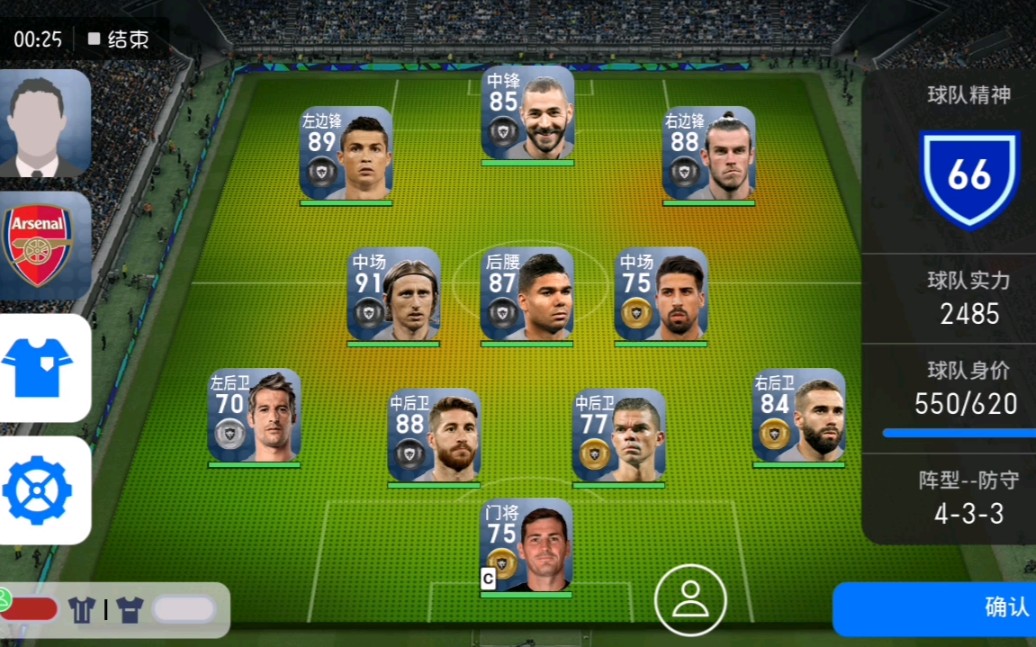Select the midfielder card rated 75
The width and height of the screenshot is (1036, 647).
pyautogui.click(x=661, y=294)
